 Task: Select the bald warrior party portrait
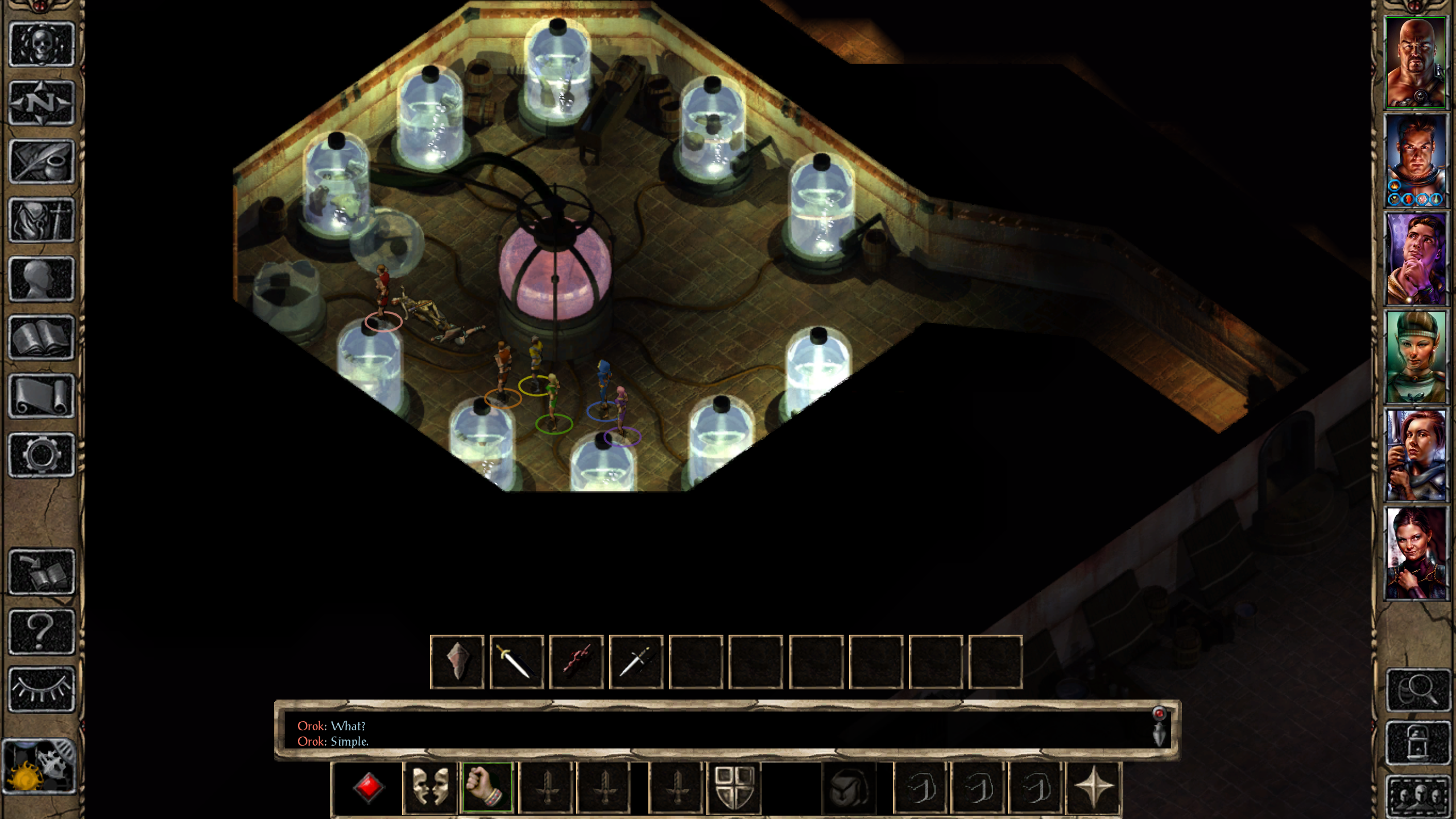tap(1415, 63)
